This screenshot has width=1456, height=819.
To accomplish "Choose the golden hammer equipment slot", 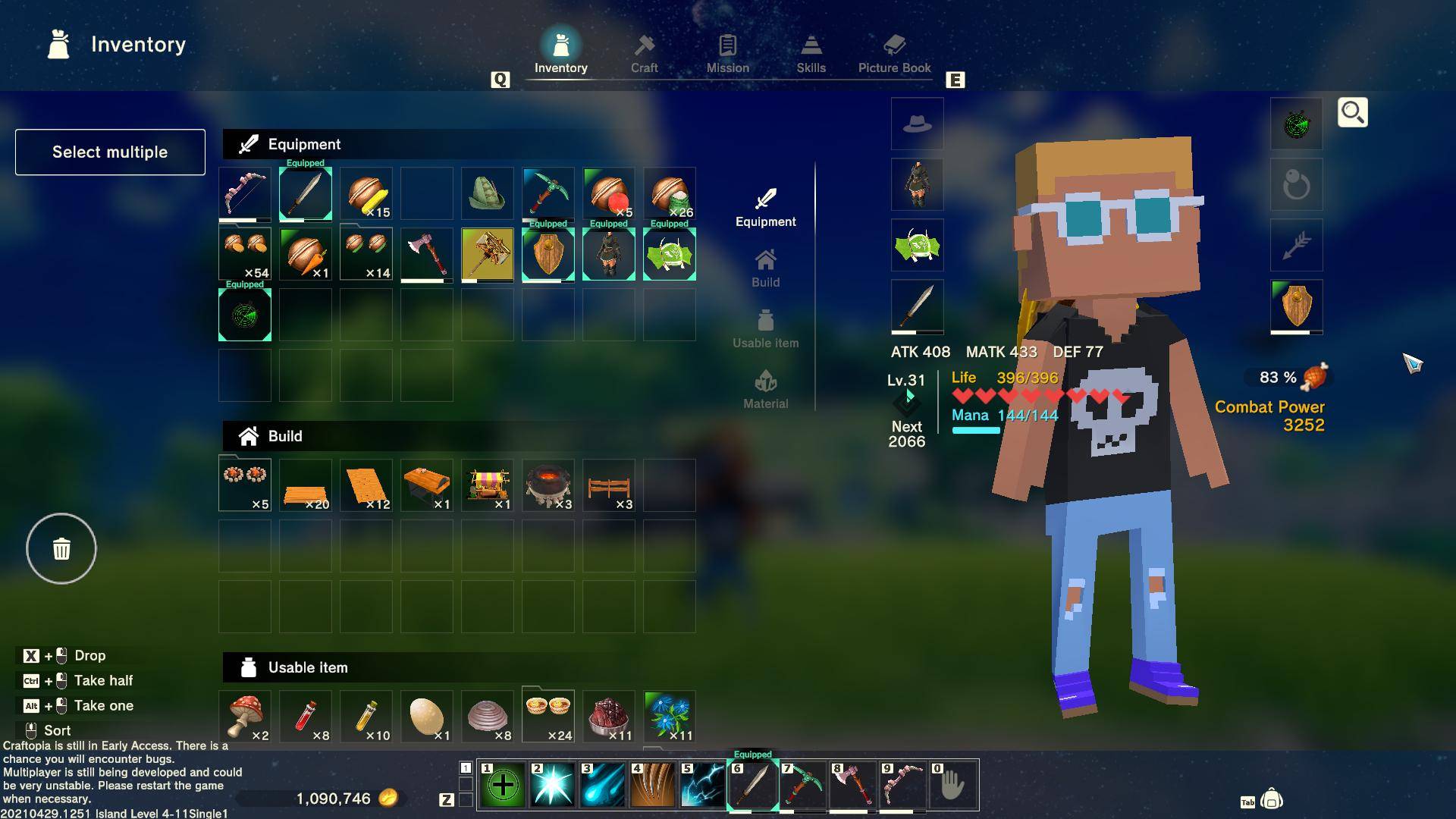I will tap(487, 254).
